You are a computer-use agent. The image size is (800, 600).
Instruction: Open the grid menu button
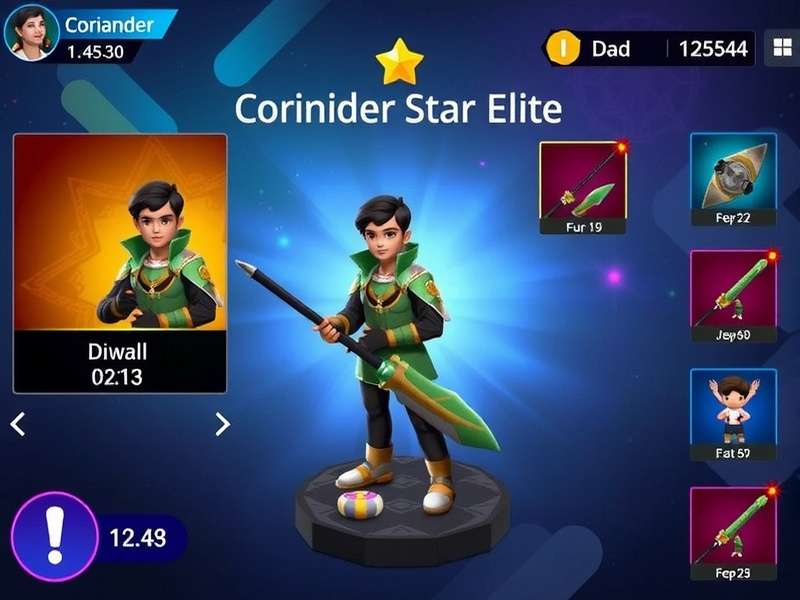tap(779, 47)
